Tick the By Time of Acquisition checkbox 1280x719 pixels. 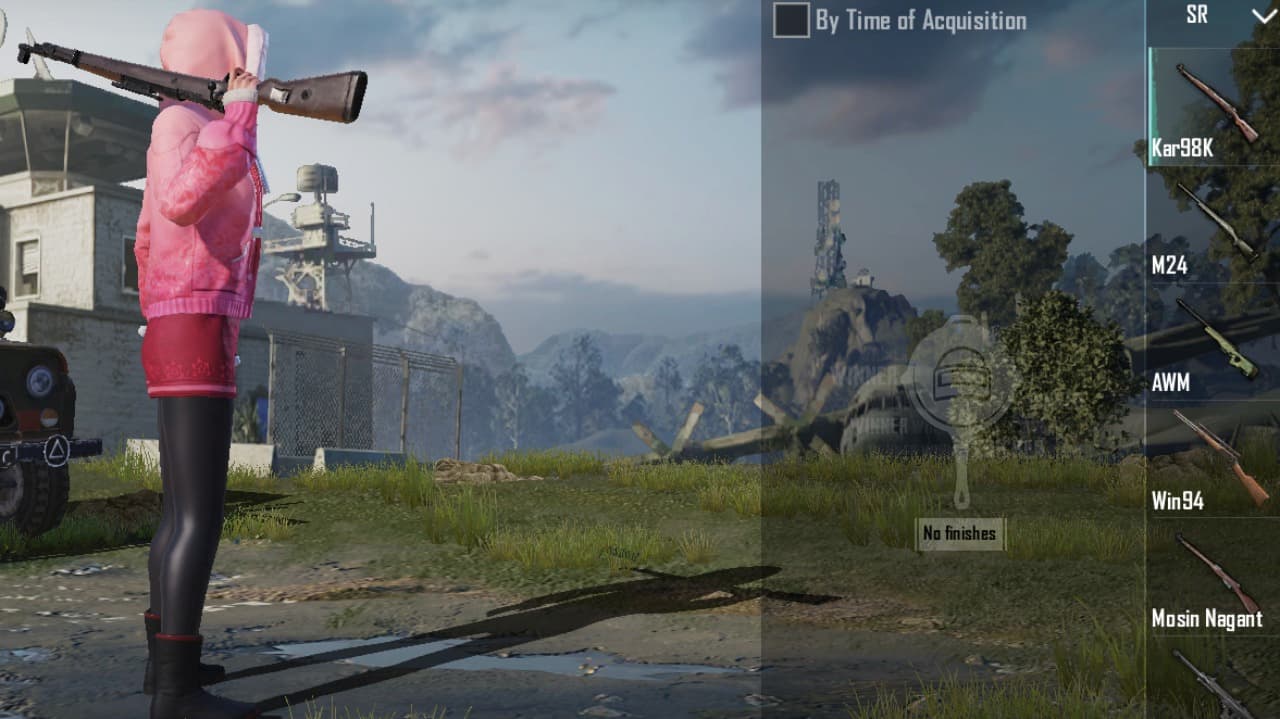[791, 21]
